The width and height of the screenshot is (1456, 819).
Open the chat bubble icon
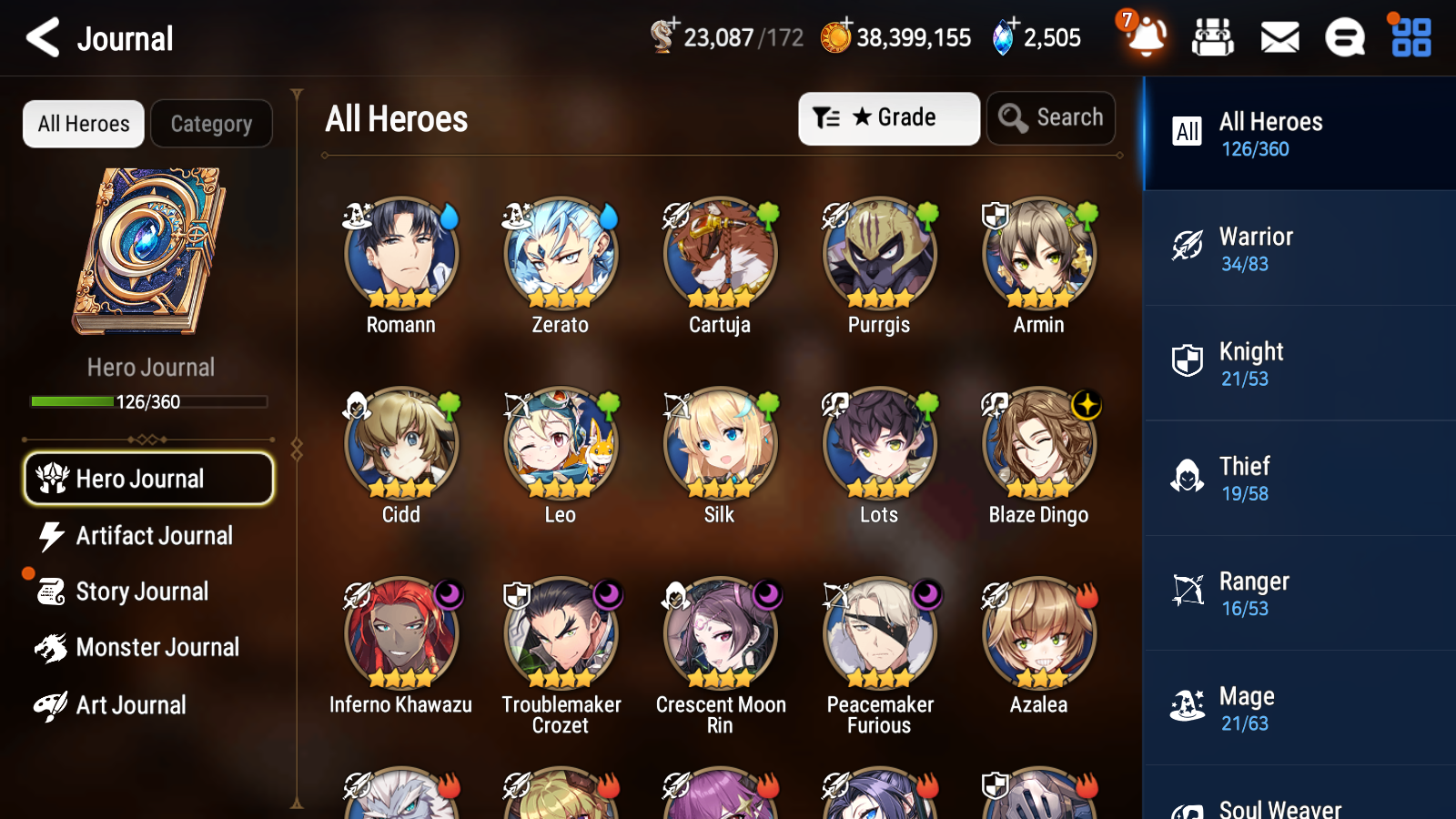pyautogui.click(x=1344, y=38)
